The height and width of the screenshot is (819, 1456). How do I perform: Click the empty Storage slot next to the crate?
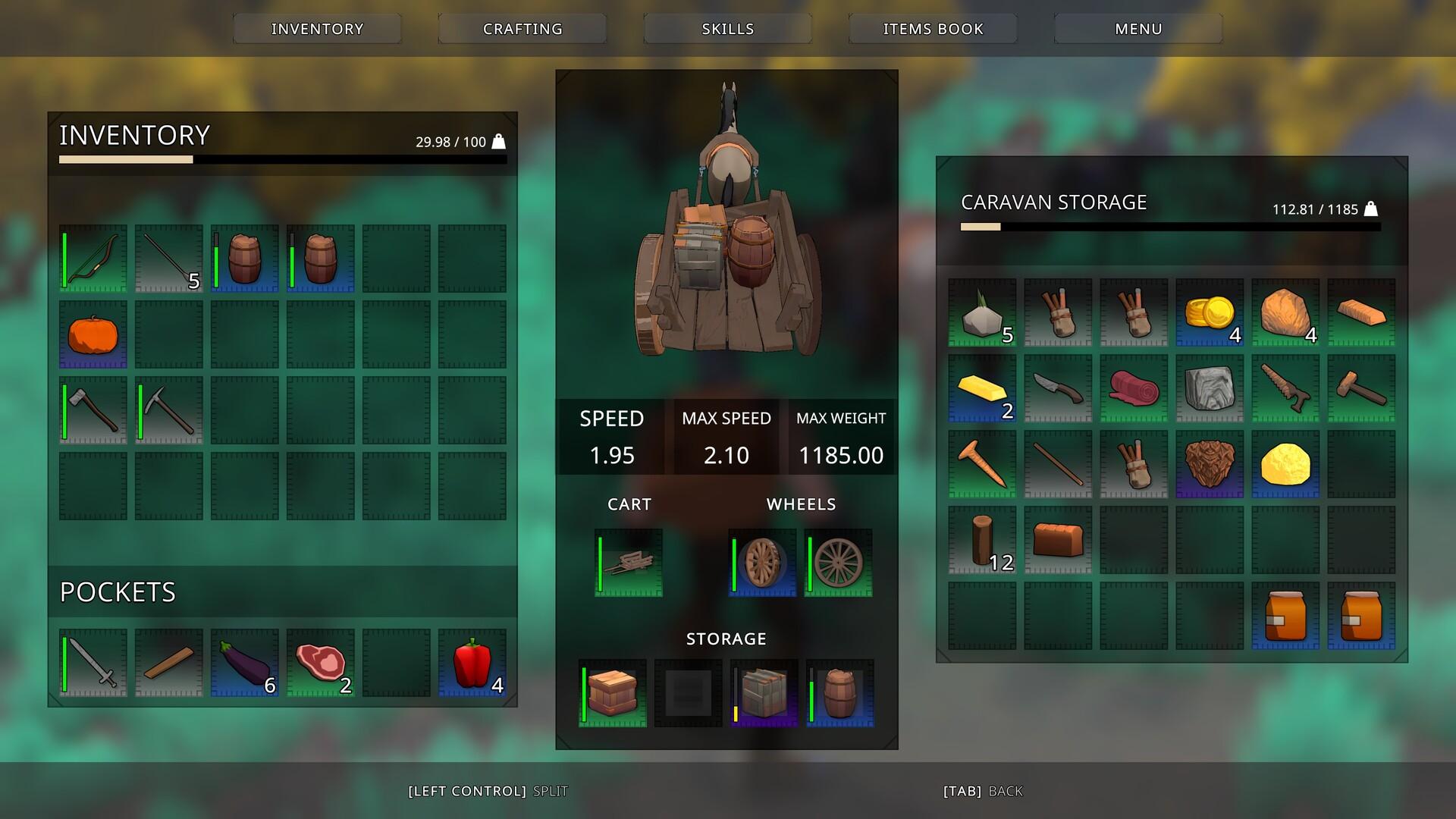[x=687, y=692]
